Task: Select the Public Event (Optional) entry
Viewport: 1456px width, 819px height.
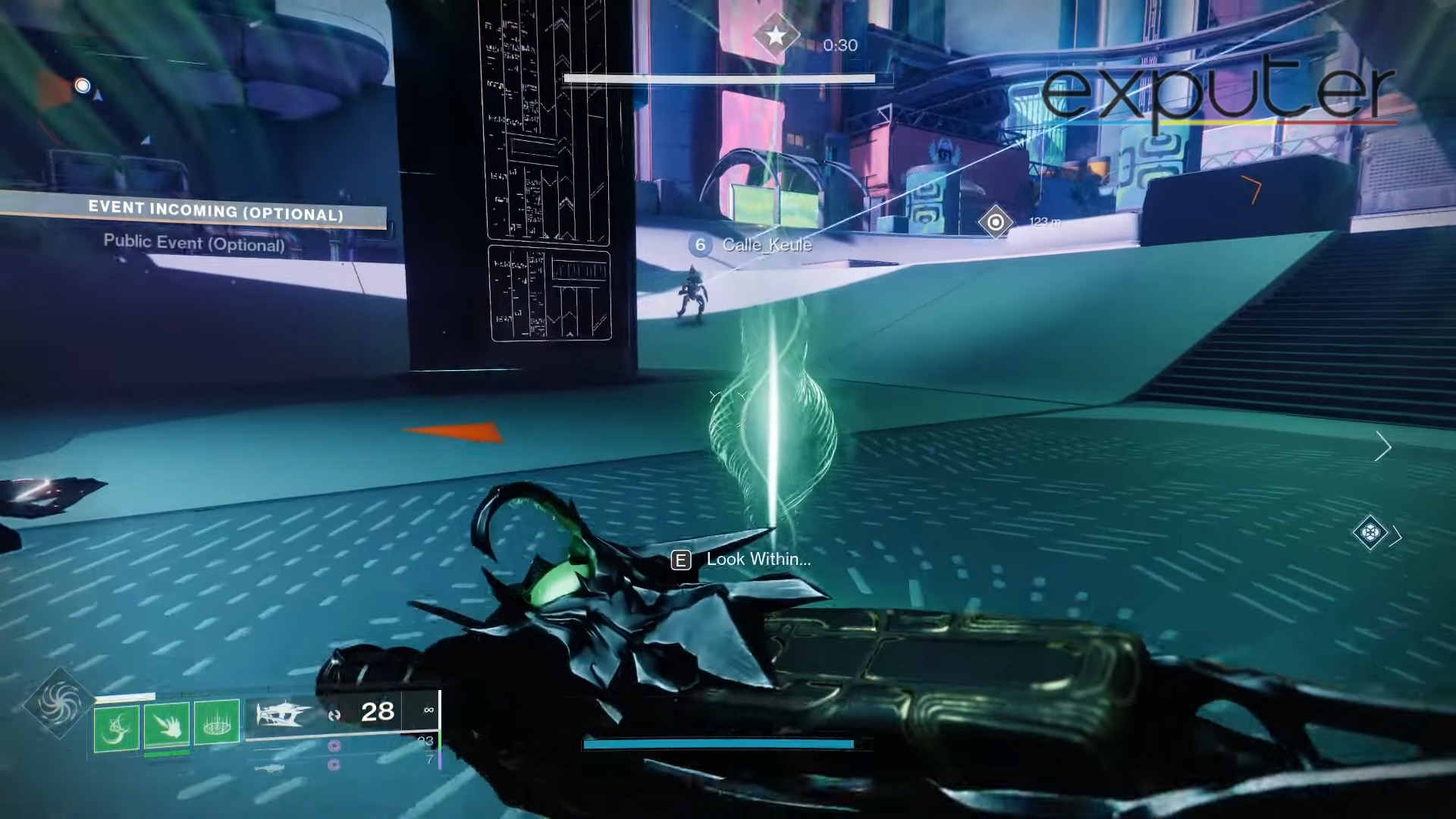Action: 194,243
